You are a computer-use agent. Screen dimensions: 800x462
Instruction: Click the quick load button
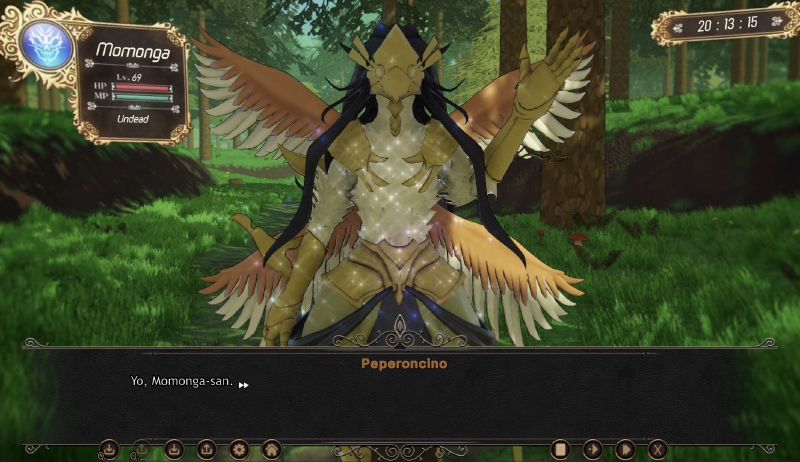[x=142, y=449]
